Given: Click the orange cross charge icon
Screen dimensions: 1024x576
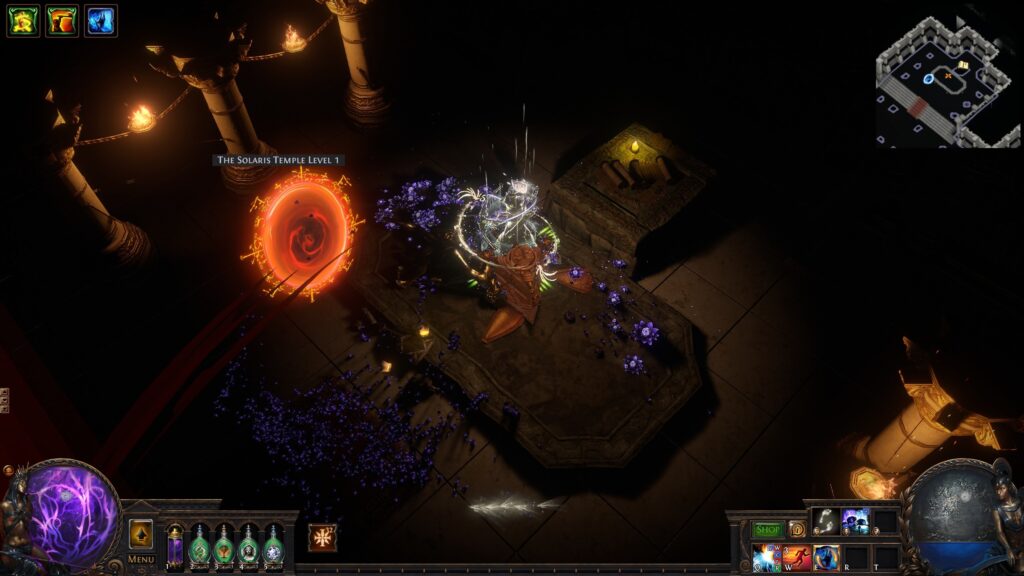Looking at the screenshot, I should pyautogui.click(x=322, y=537).
